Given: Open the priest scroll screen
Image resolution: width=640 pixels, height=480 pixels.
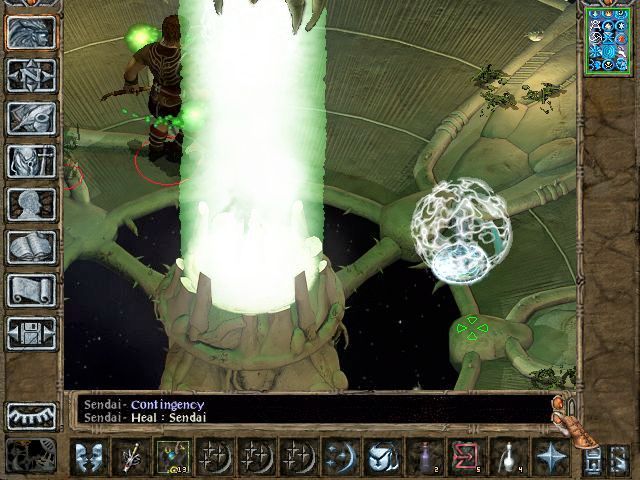Looking at the screenshot, I should (31, 290).
